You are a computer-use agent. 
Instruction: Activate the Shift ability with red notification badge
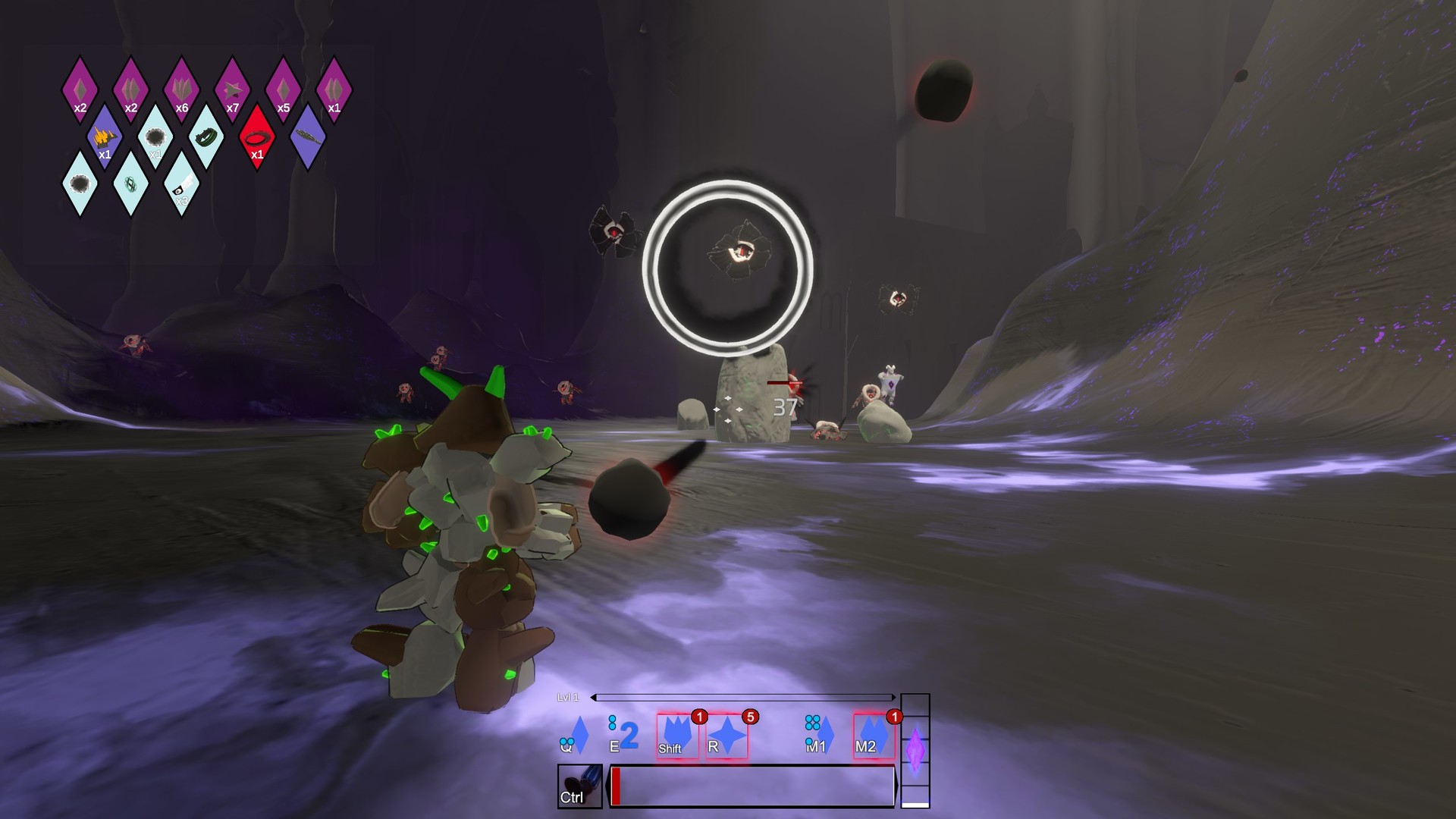tap(678, 736)
